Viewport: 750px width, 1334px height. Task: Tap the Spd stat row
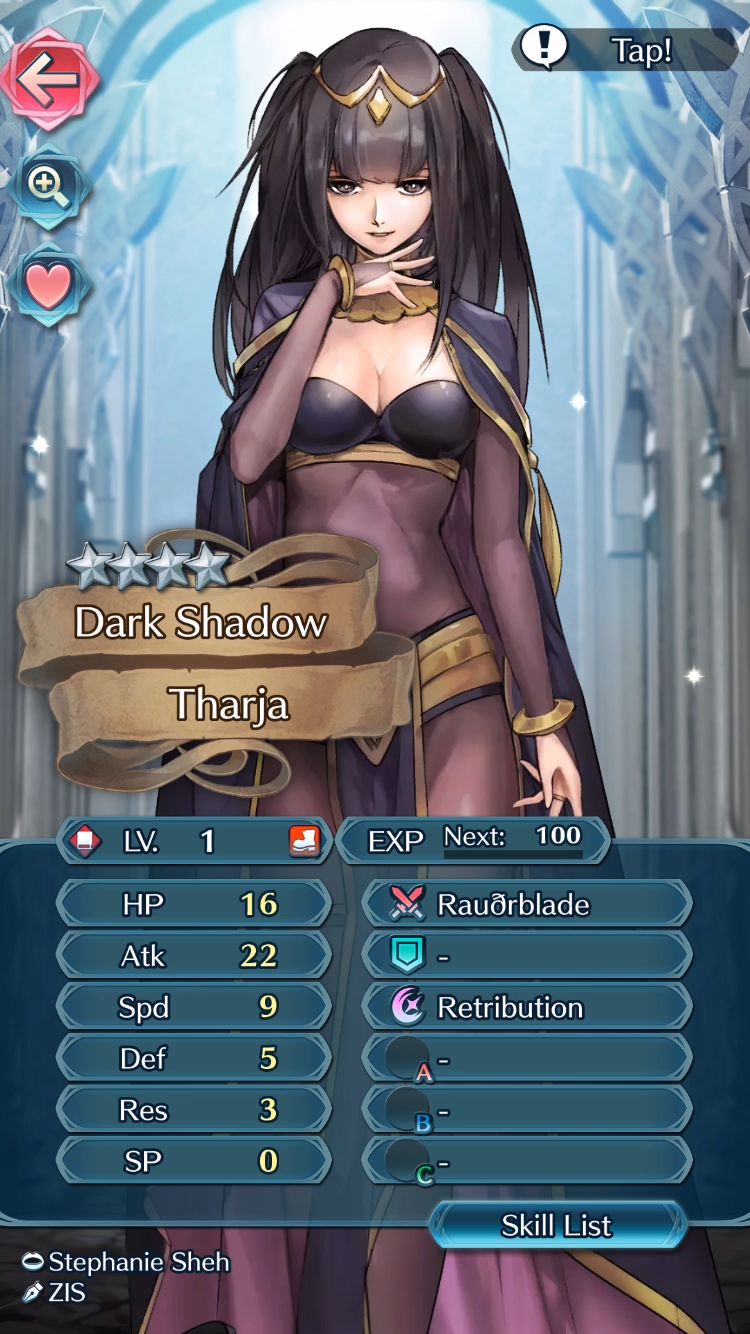coord(194,1007)
